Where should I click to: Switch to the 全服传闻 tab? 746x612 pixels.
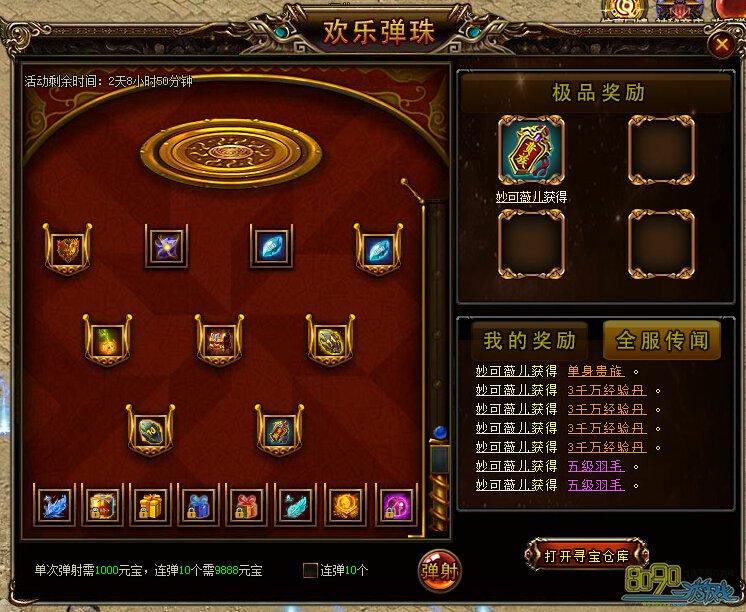point(661,340)
